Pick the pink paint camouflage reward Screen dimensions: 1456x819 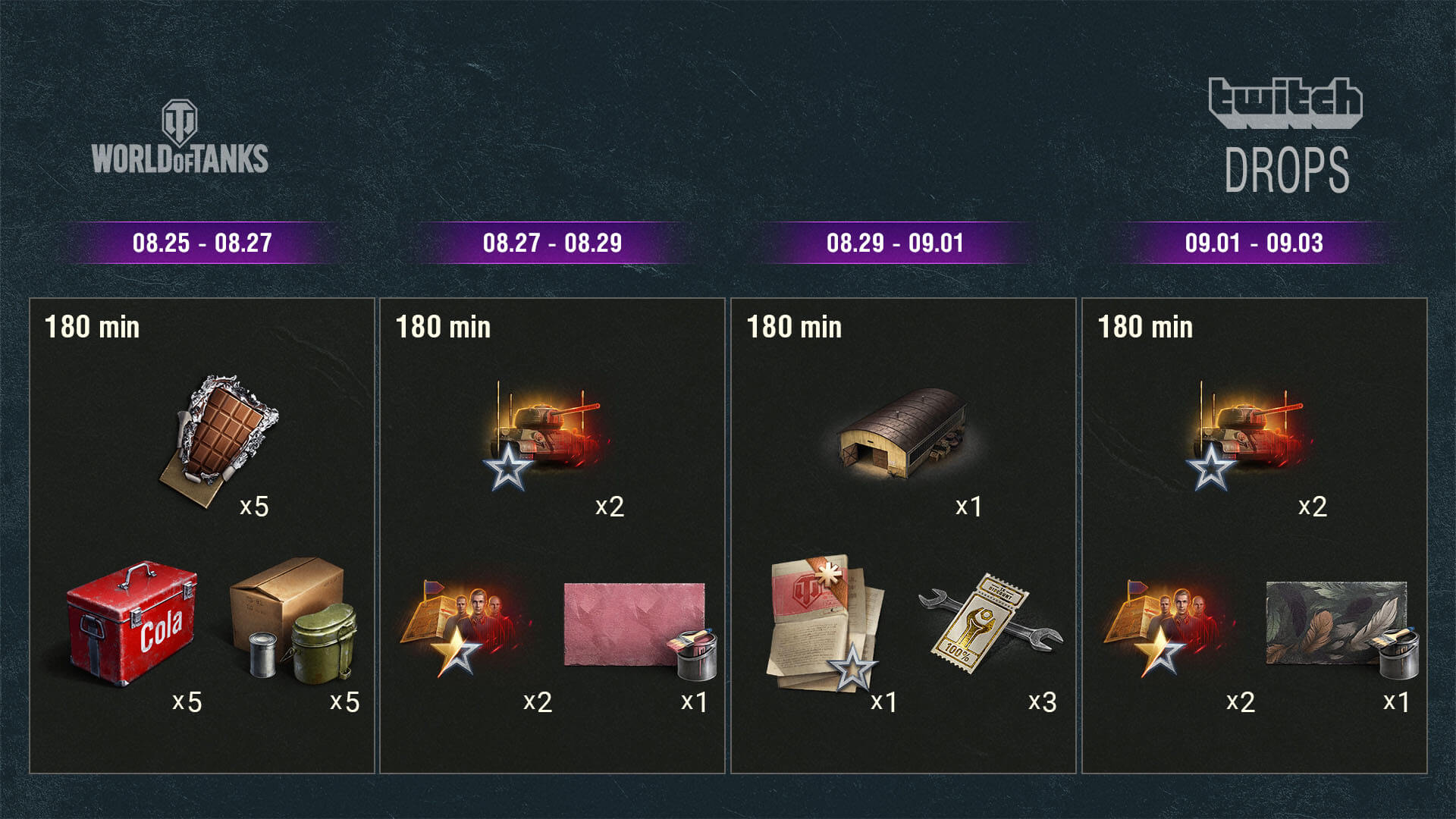pyautogui.click(x=635, y=626)
